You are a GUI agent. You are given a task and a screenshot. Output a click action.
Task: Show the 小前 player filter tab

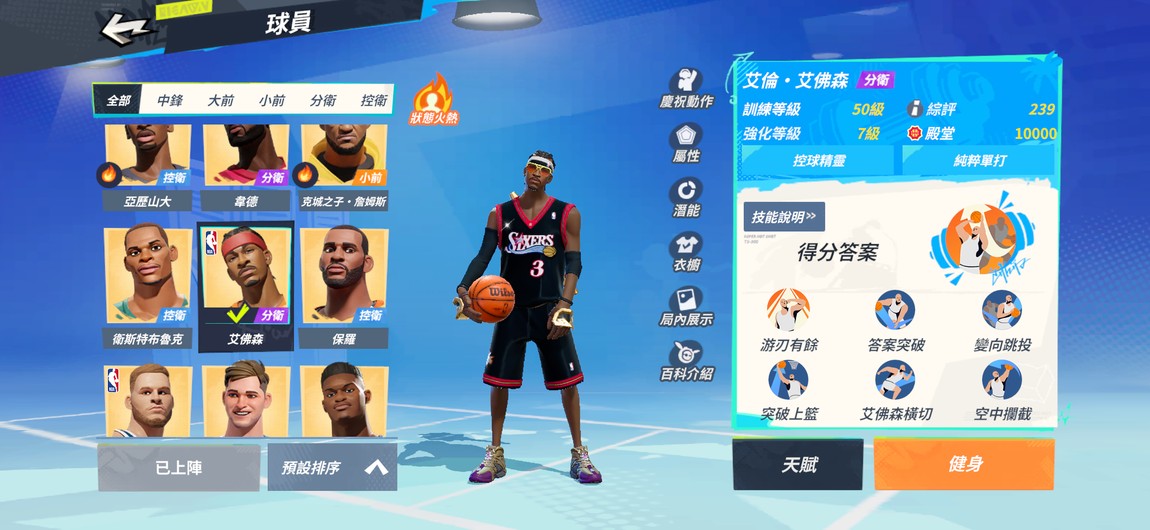coord(271,100)
